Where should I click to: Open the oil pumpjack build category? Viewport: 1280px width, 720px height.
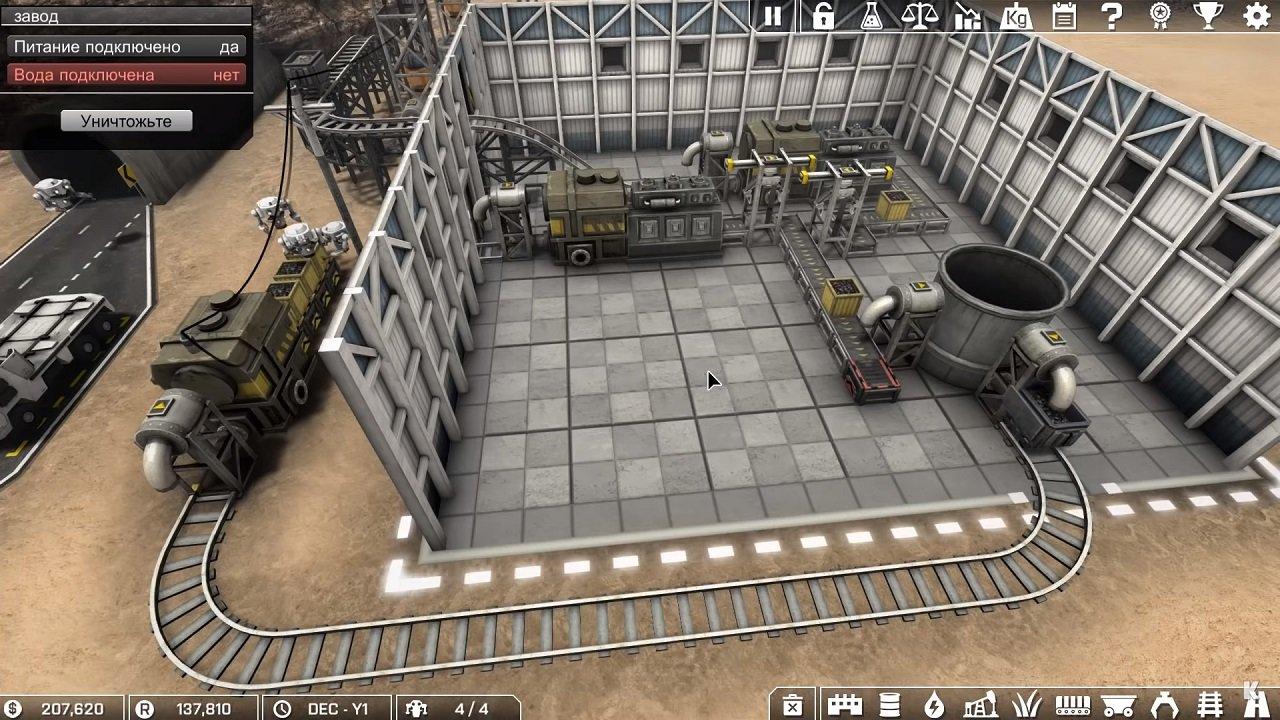pos(979,705)
